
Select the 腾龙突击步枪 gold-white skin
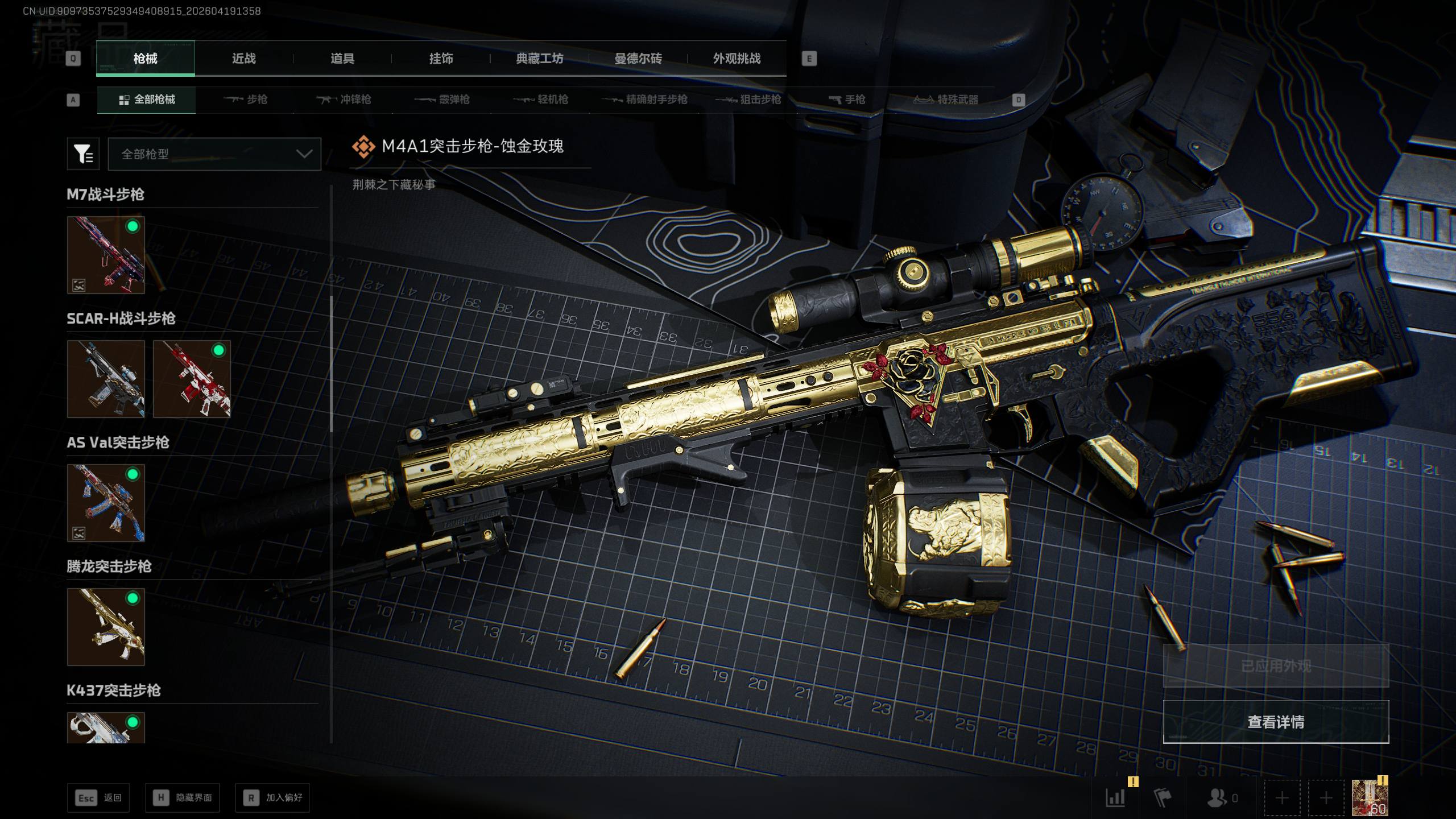(x=106, y=627)
